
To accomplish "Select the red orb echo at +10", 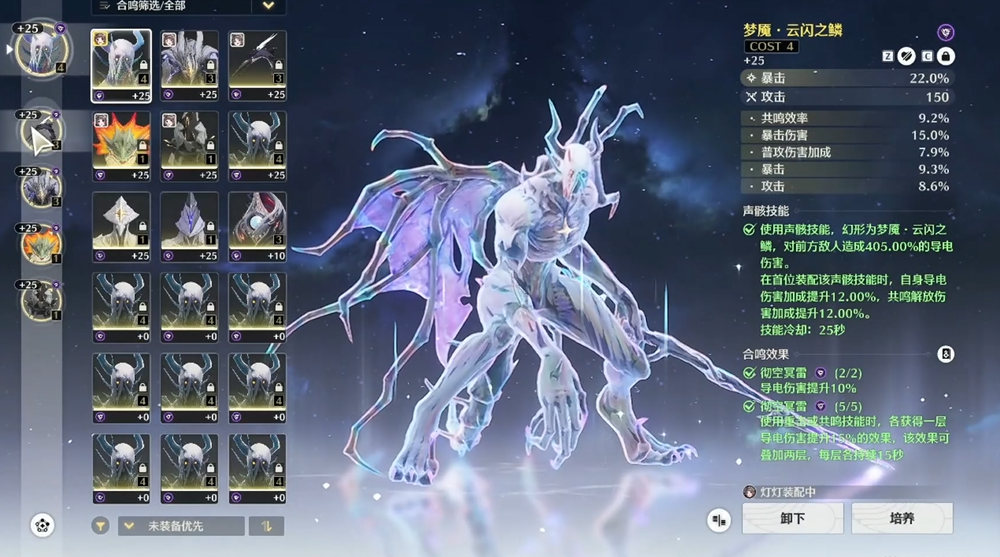I will click(257, 220).
